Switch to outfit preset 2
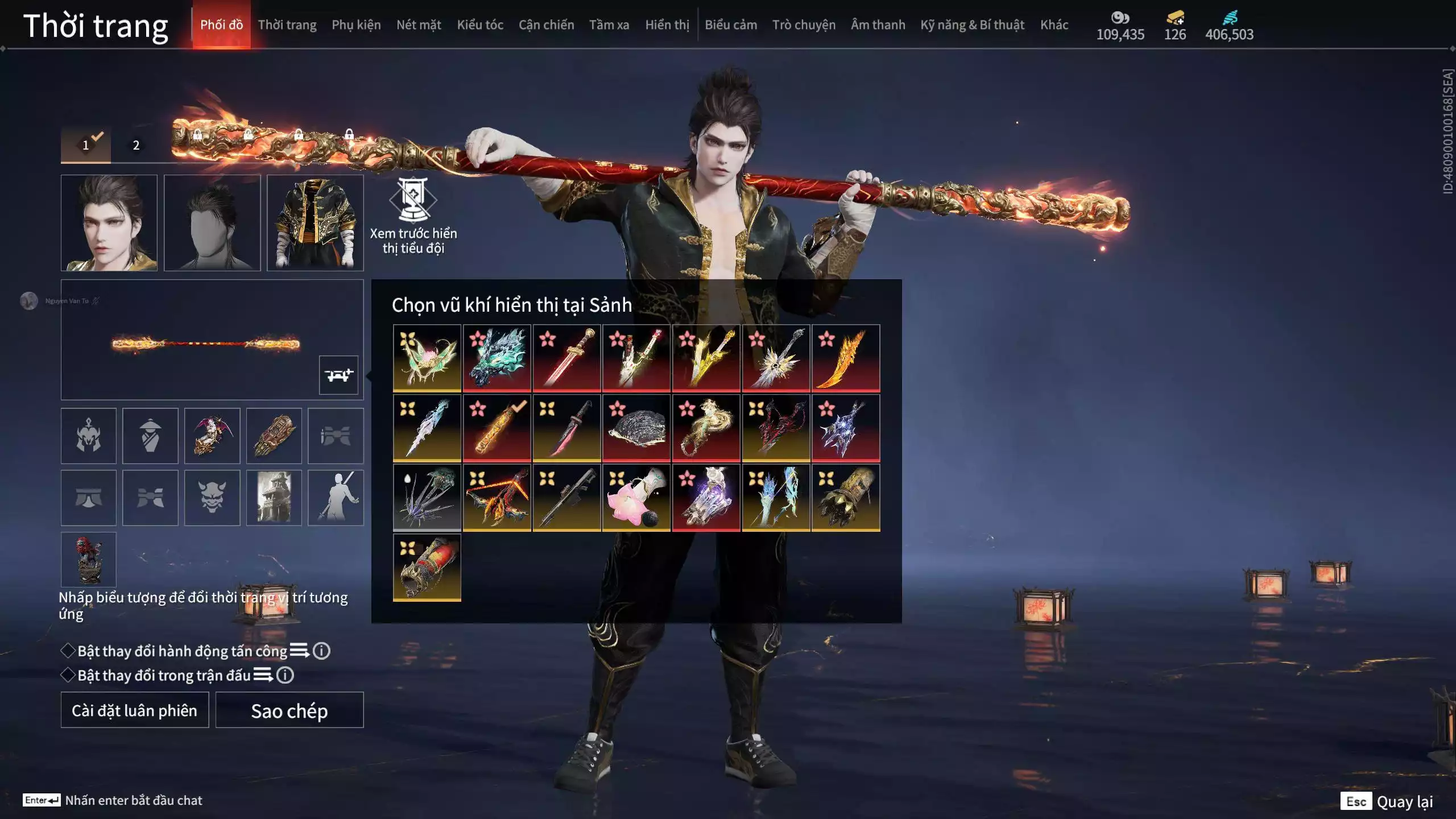The height and width of the screenshot is (819, 1456). click(x=136, y=146)
